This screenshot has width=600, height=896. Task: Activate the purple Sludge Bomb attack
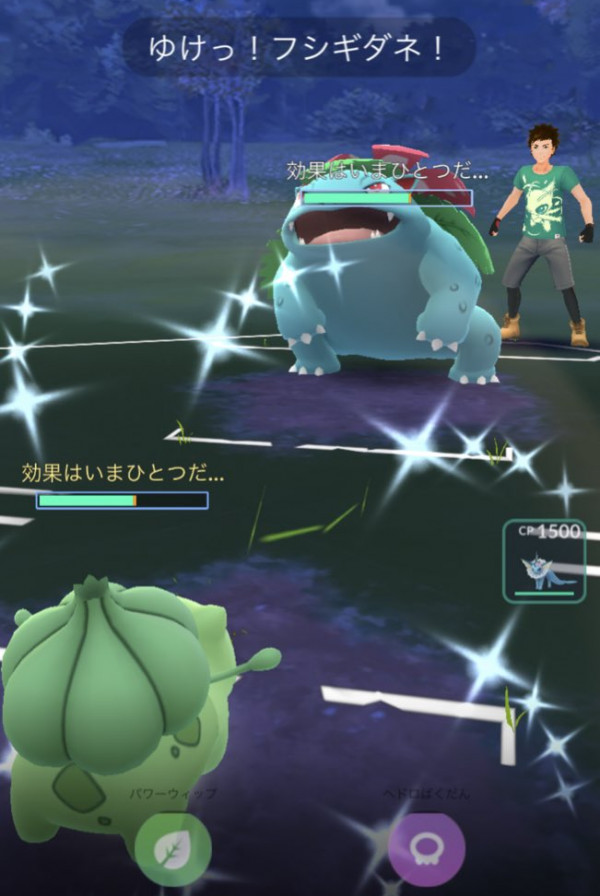tap(427, 847)
